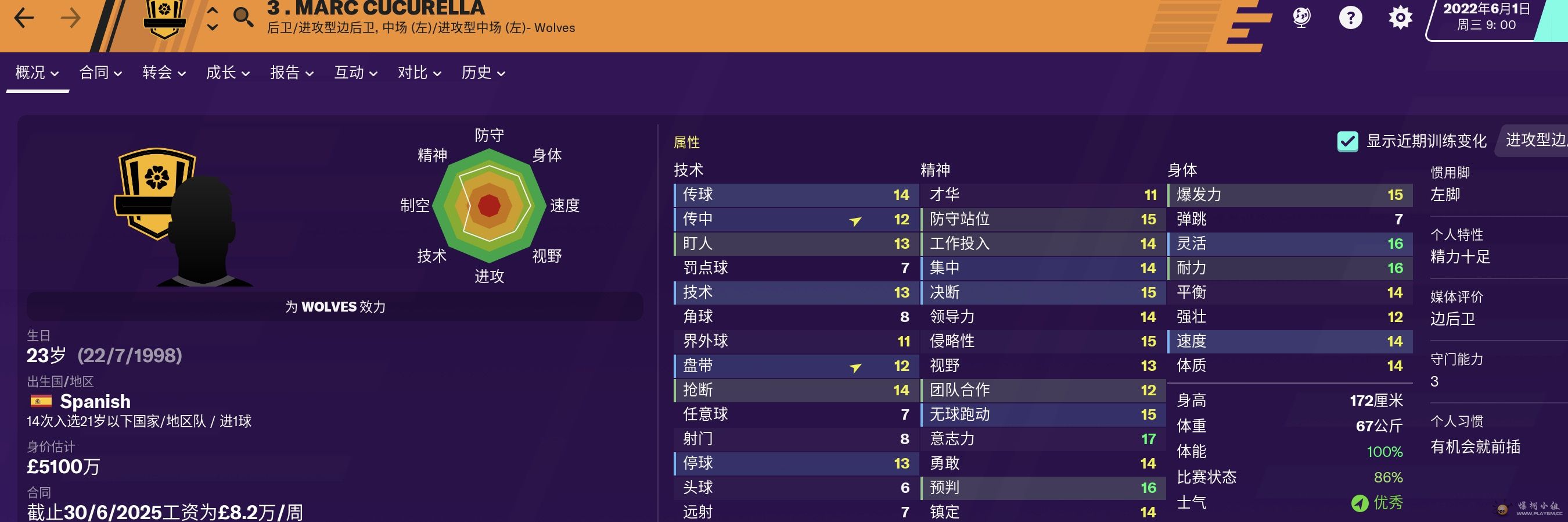
Task: Toggle the 显示近期训练变化 checkbox
Action: pyautogui.click(x=1347, y=141)
